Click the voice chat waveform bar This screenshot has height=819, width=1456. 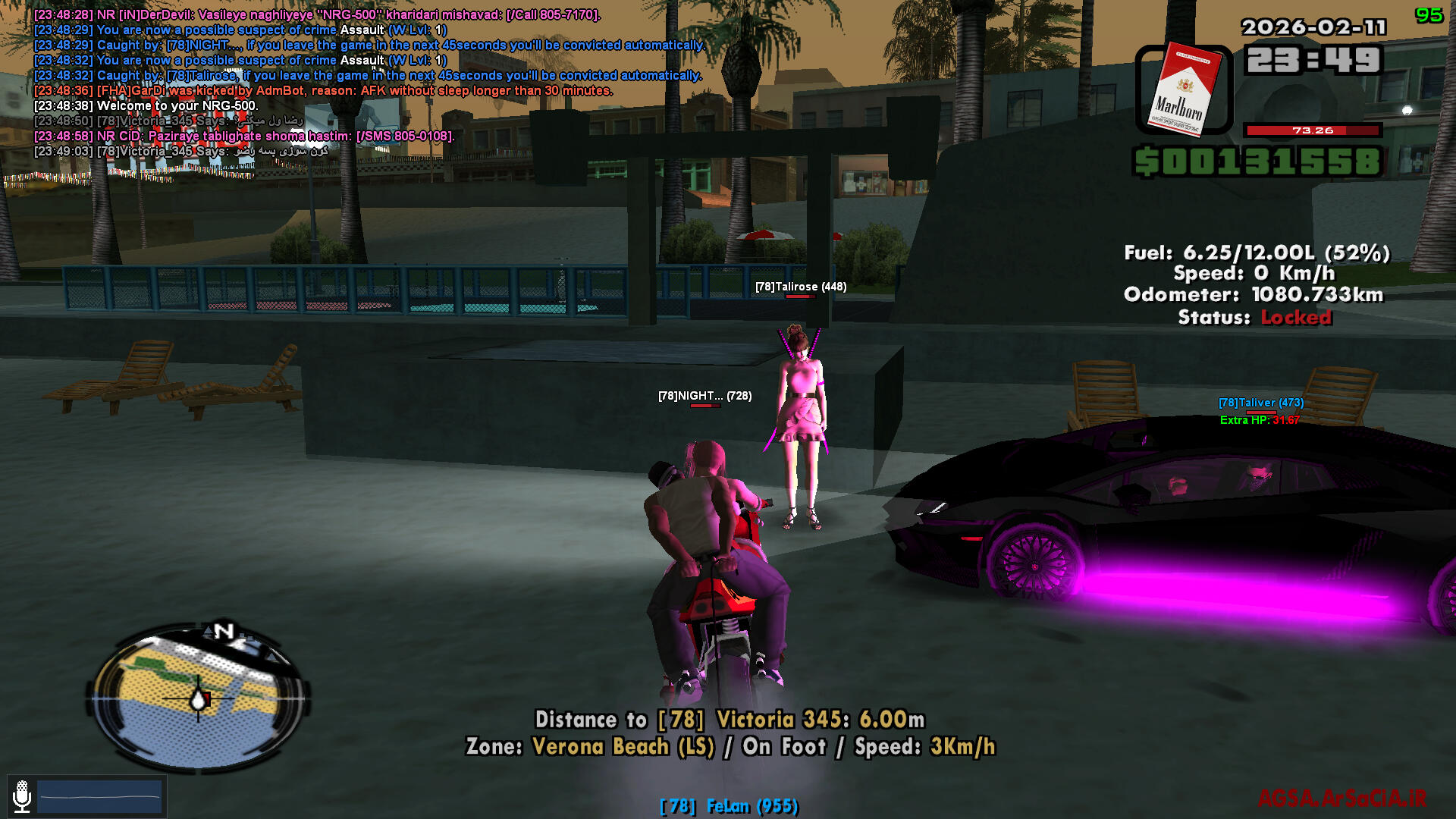point(99,796)
